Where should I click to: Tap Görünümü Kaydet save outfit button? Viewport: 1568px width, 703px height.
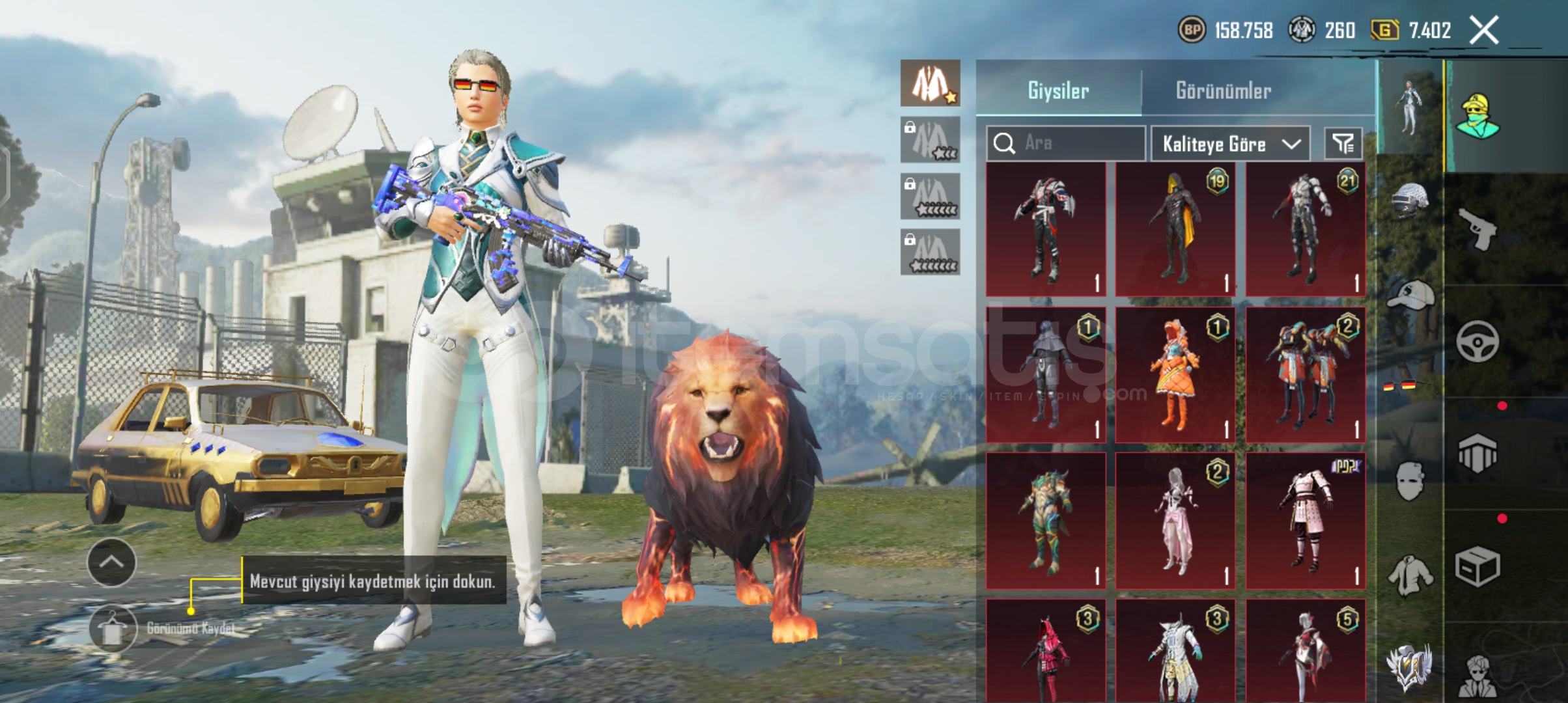point(113,629)
